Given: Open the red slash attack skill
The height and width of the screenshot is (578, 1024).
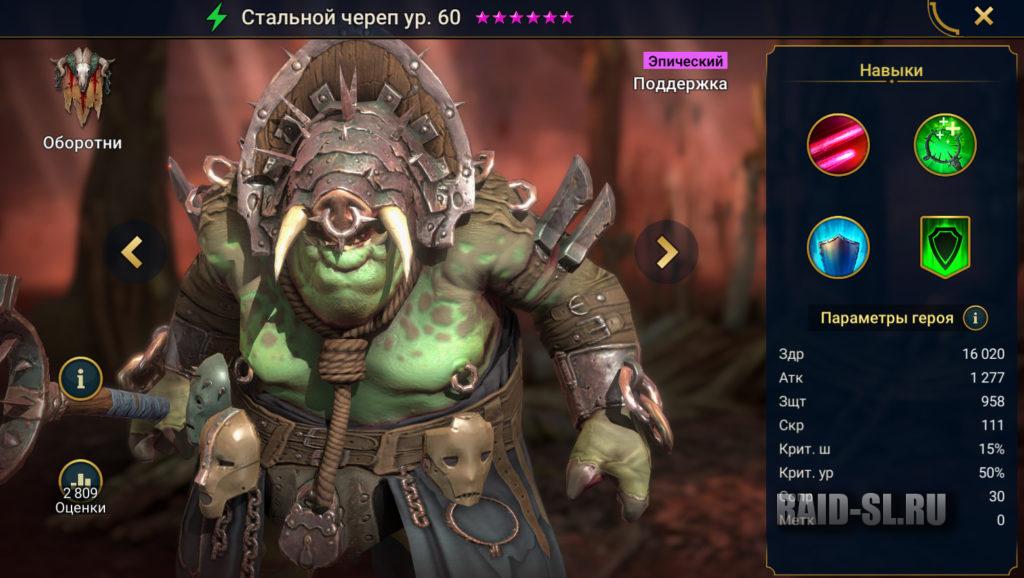Looking at the screenshot, I should click(838, 145).
